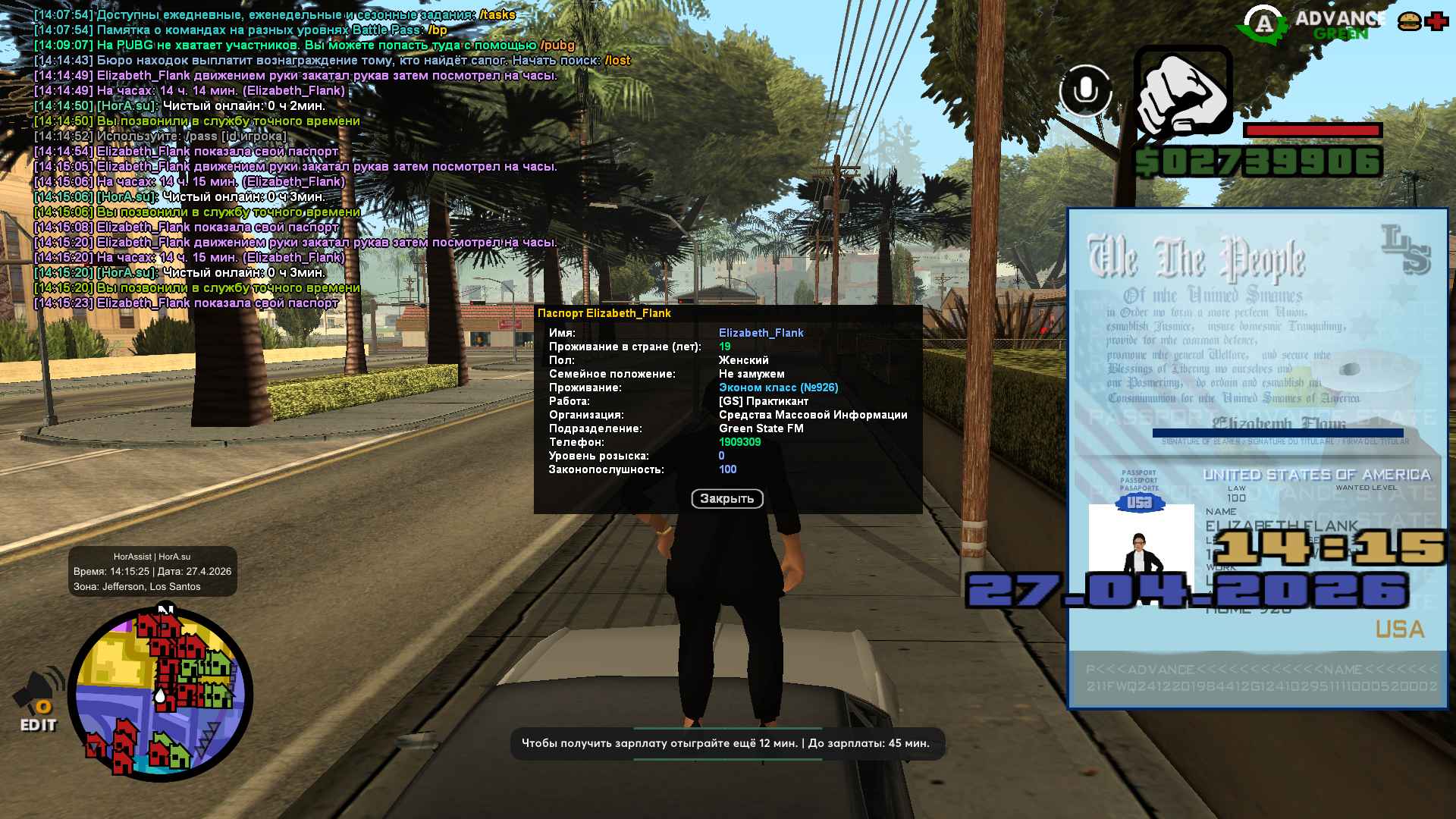Click the salary timer notification bar
Viewport: 1456px width, 819px height.
tap(726, 743)
